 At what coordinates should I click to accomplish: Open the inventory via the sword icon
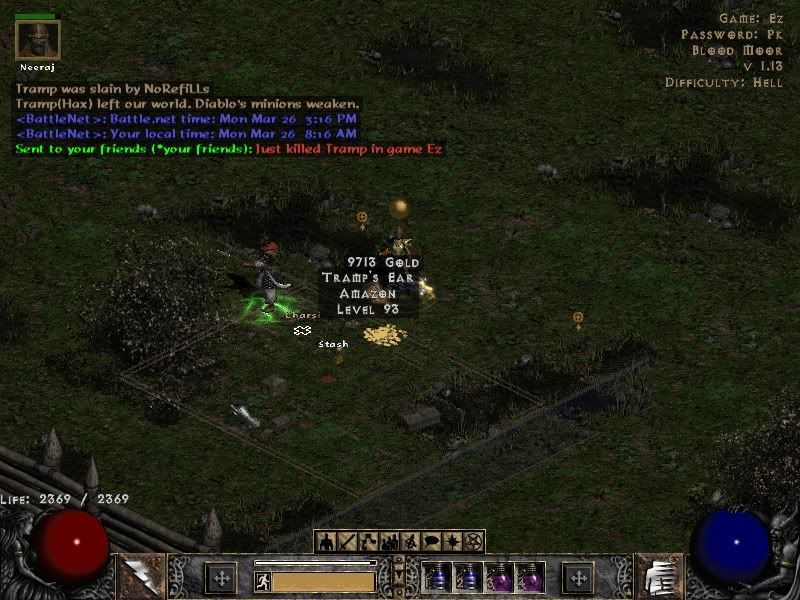coord(347,542)
